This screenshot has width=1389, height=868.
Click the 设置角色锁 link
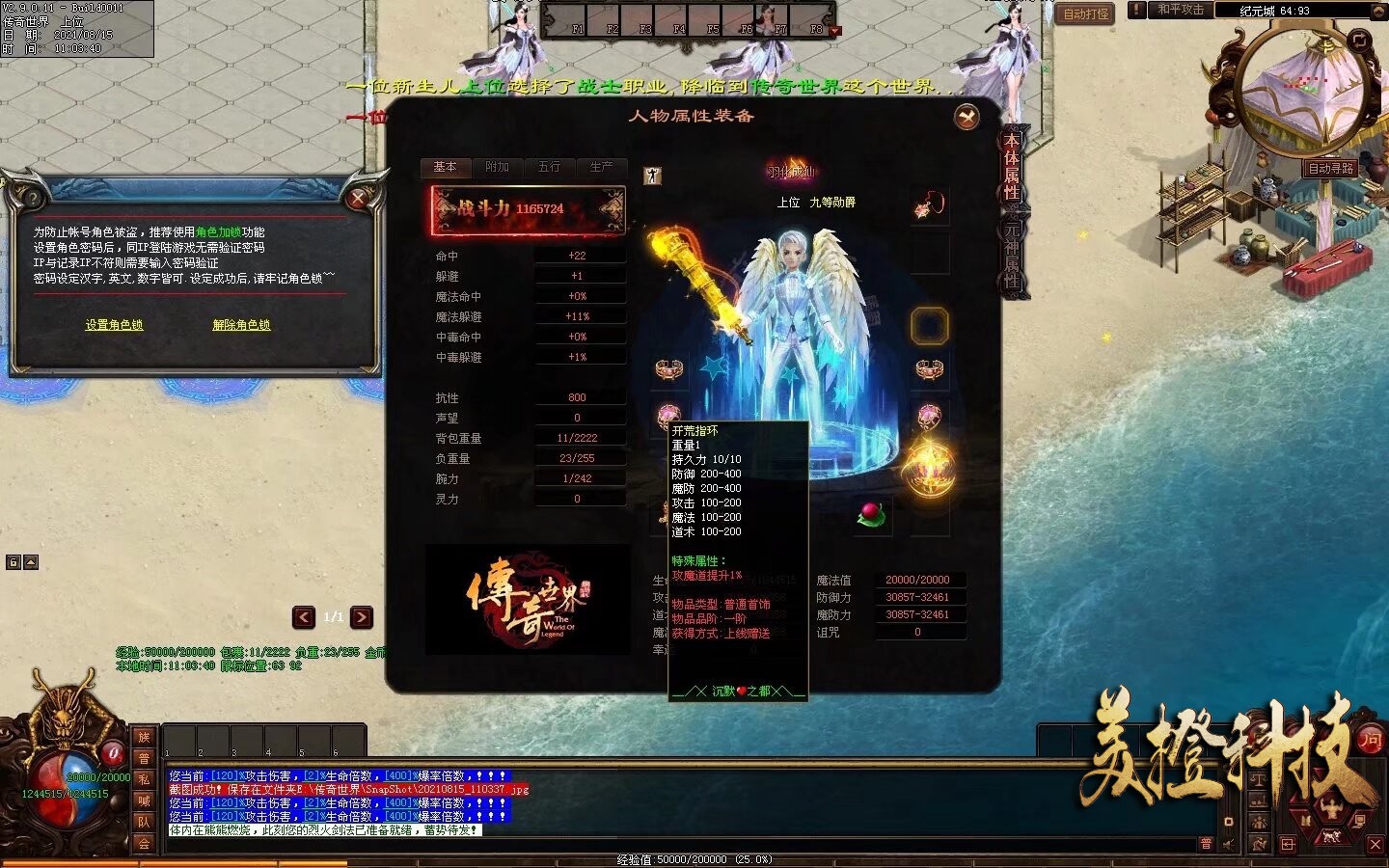tap(116, 325)
